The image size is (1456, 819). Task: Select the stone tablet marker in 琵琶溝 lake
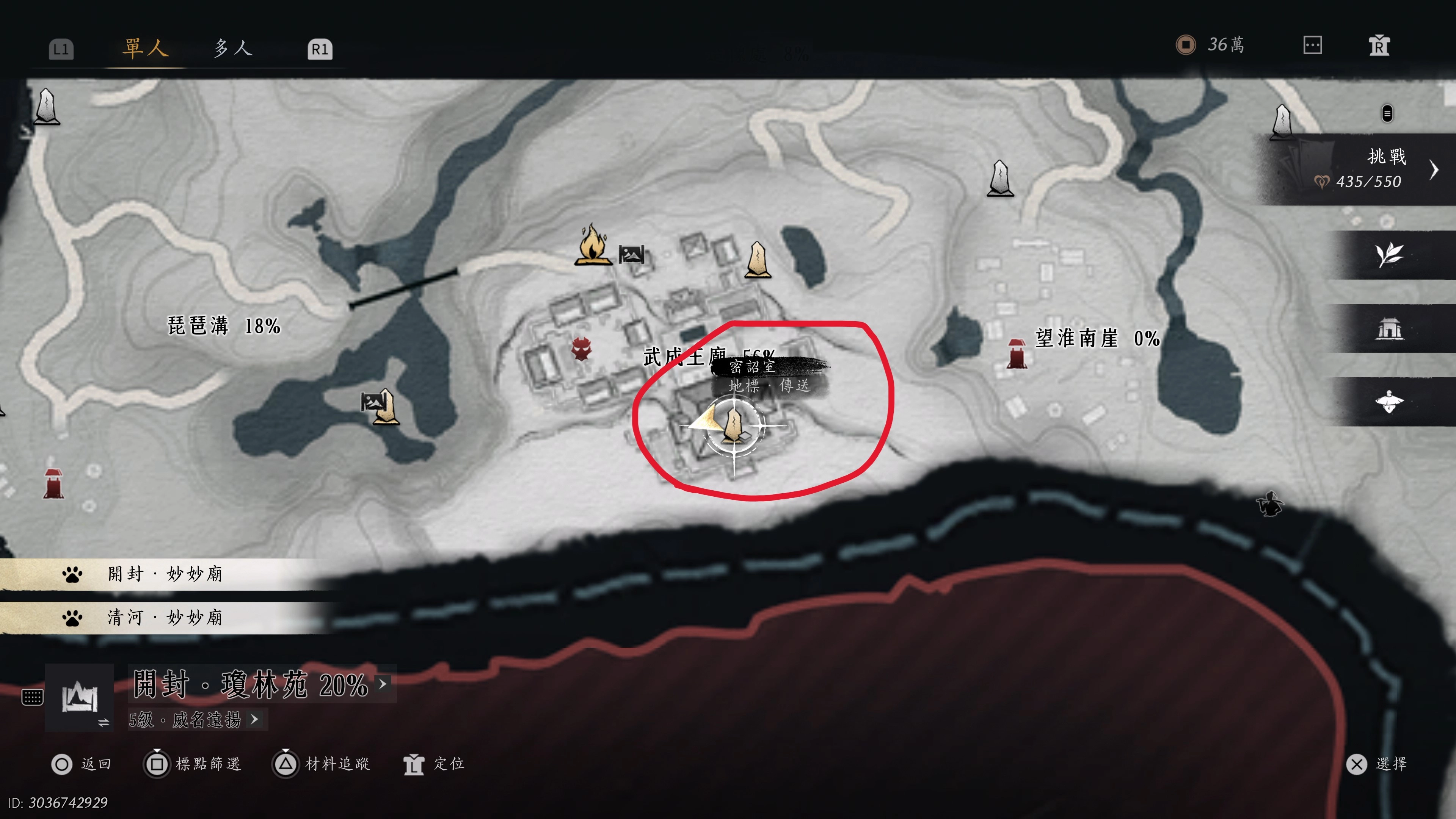pos(387,406)
